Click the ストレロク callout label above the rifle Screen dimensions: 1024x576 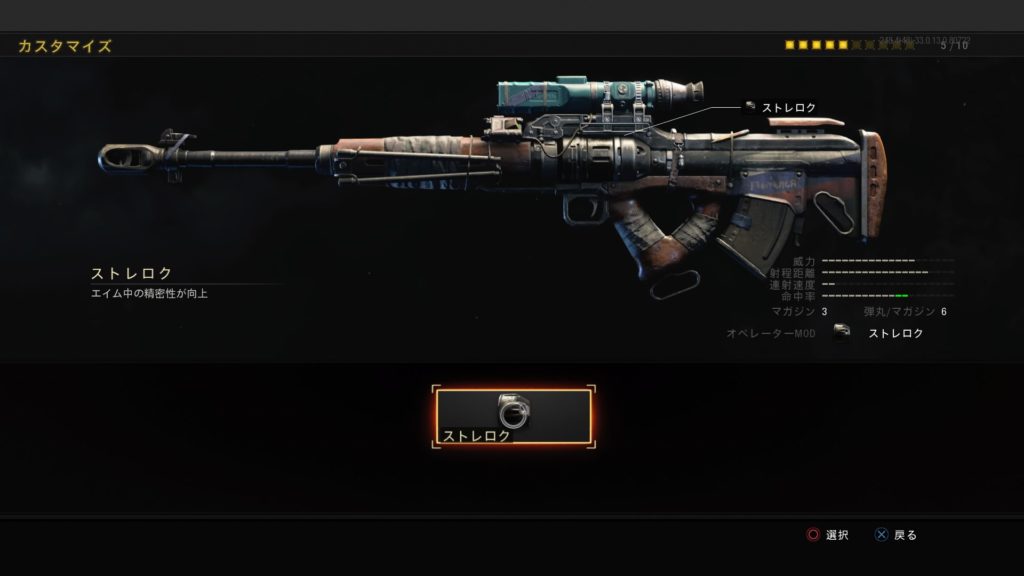[x=788, y=107]
